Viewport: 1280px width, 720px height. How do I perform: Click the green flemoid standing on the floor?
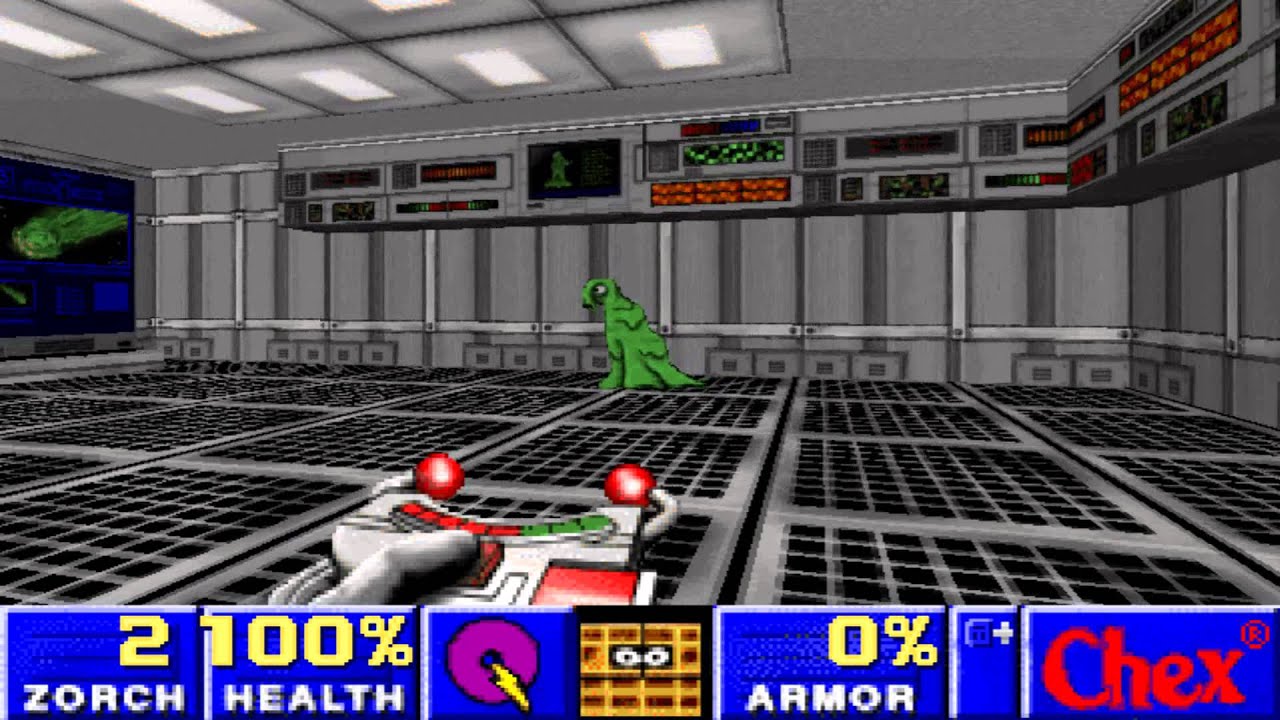pos(630,335)
